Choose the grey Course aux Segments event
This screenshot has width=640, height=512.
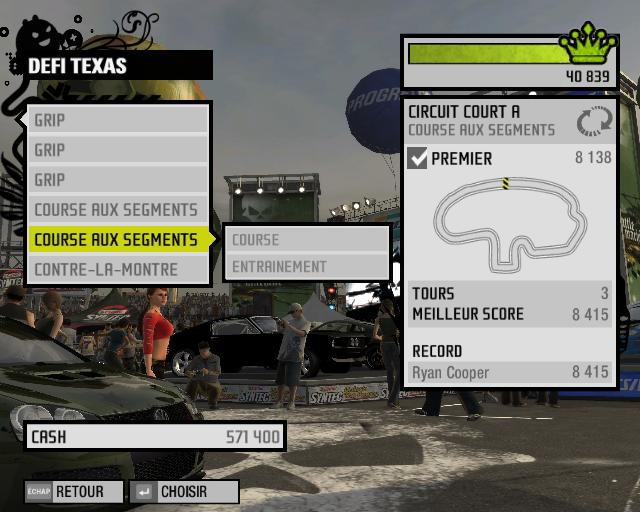pos(118,210)
